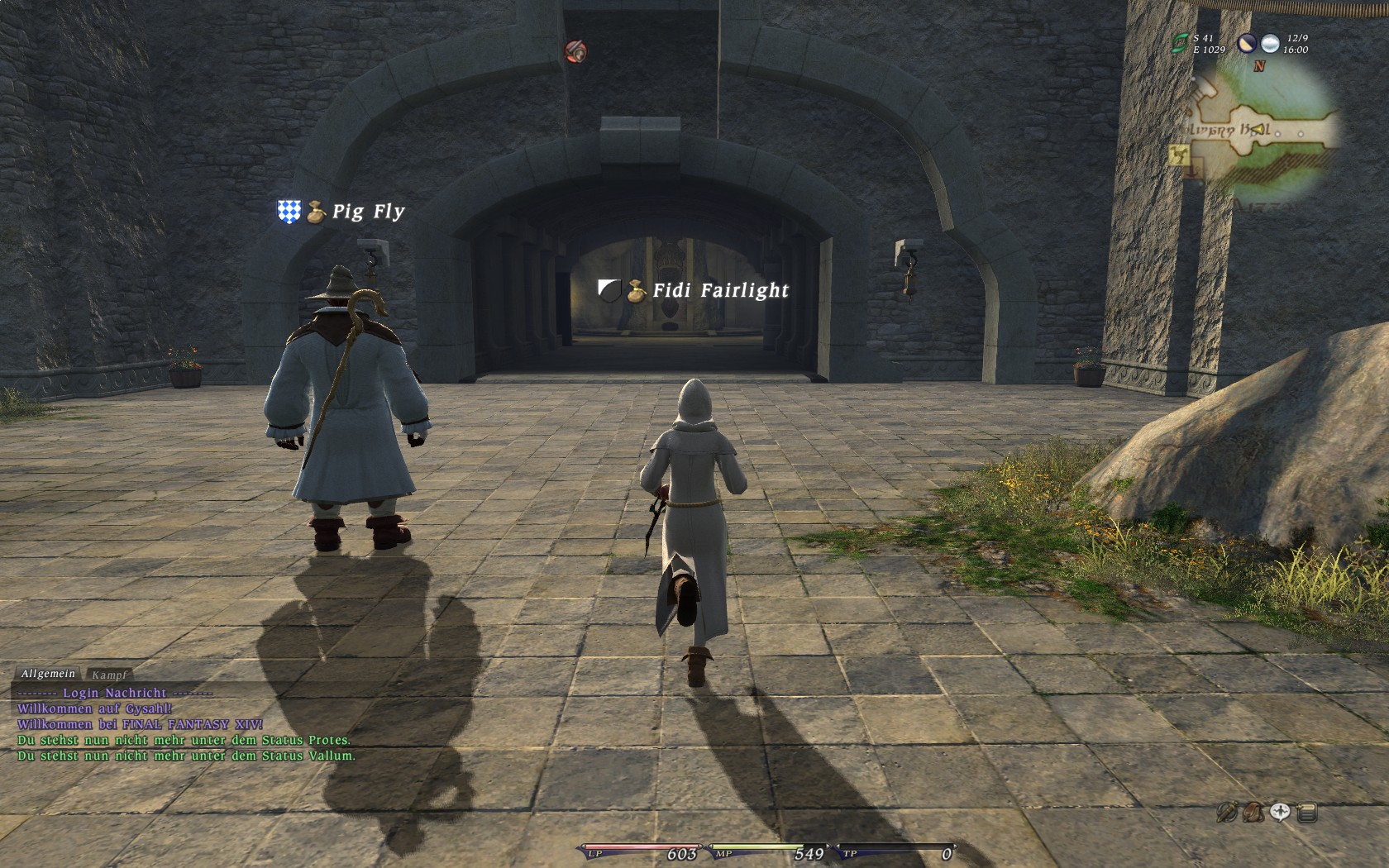Select the Allgemein chat tab
The height and width of the screenshot is (868, 1389).
pos(48,675)
